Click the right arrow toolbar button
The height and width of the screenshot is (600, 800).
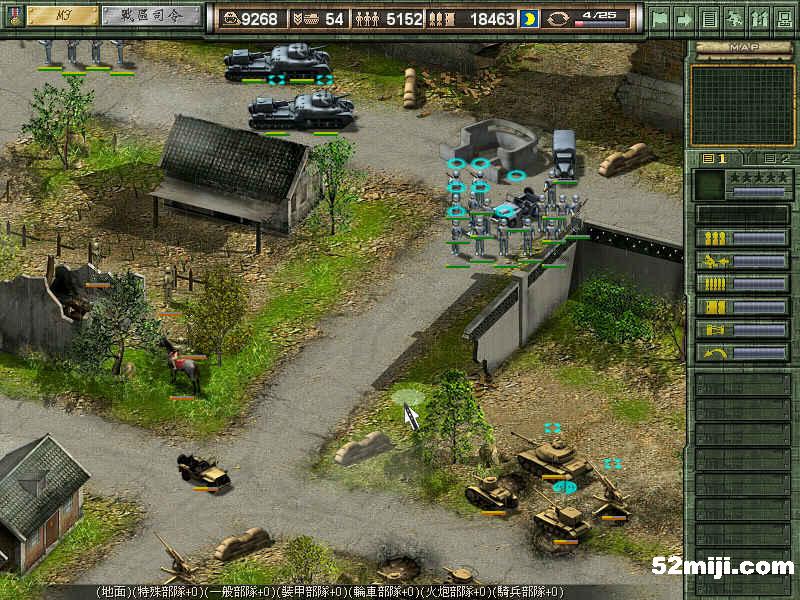(x=684, y=18)
